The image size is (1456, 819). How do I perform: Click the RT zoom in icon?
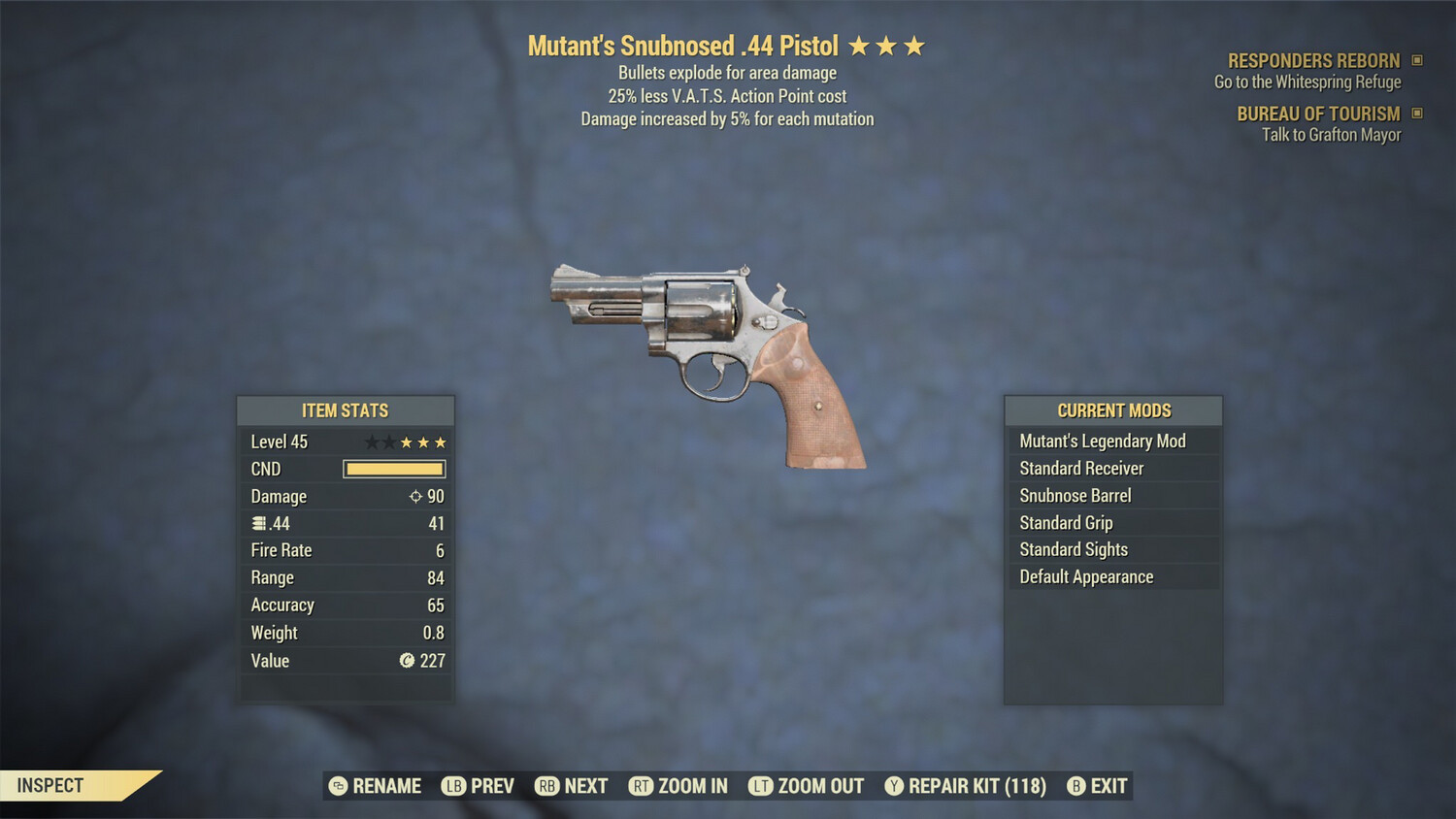pyautogui.click(x=642, y=786)
